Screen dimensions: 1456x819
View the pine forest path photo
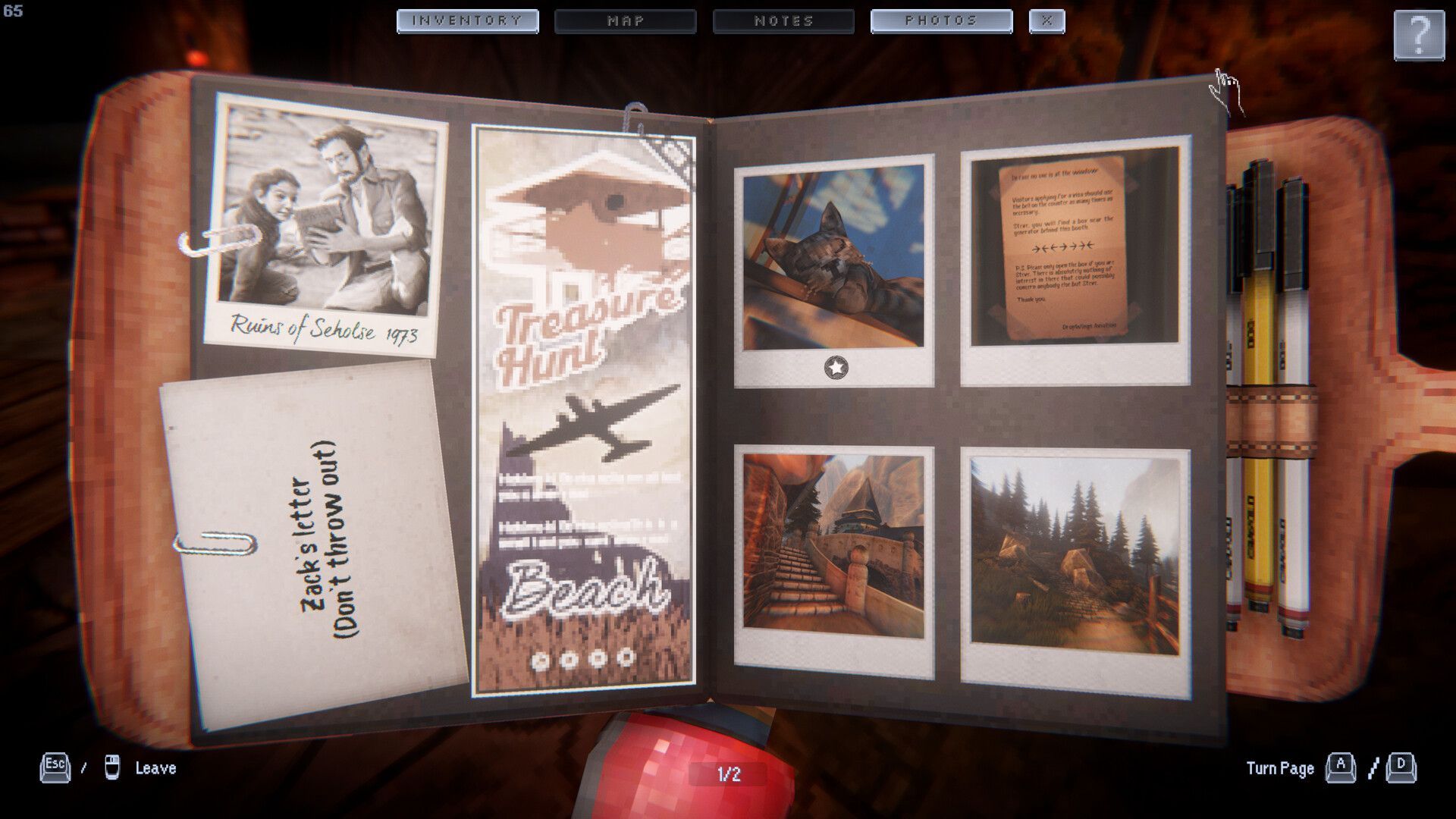pos(1074,555)
